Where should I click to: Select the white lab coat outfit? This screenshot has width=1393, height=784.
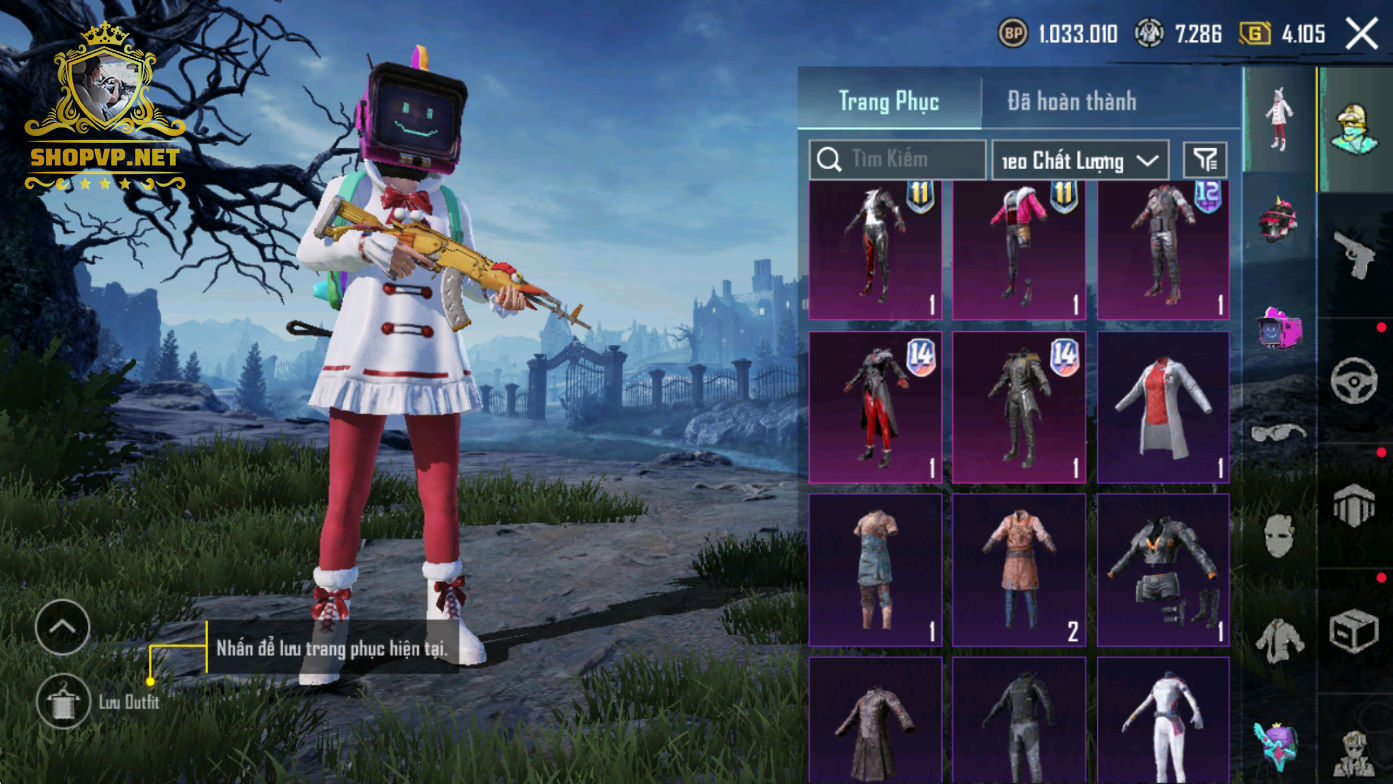point(1163,407)
